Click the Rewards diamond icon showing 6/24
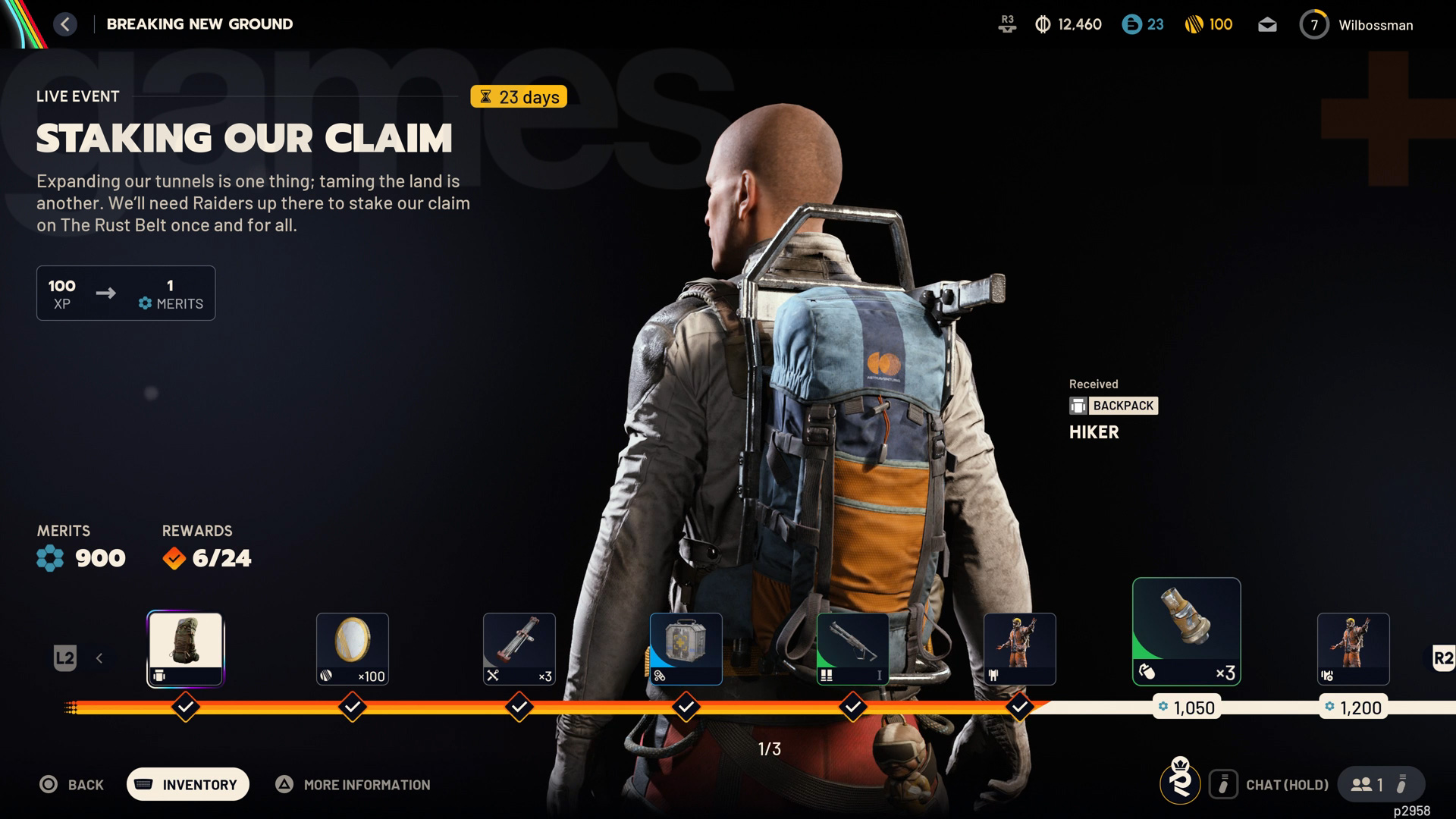This screenshot has height=819, width=1456. [174, 558]
